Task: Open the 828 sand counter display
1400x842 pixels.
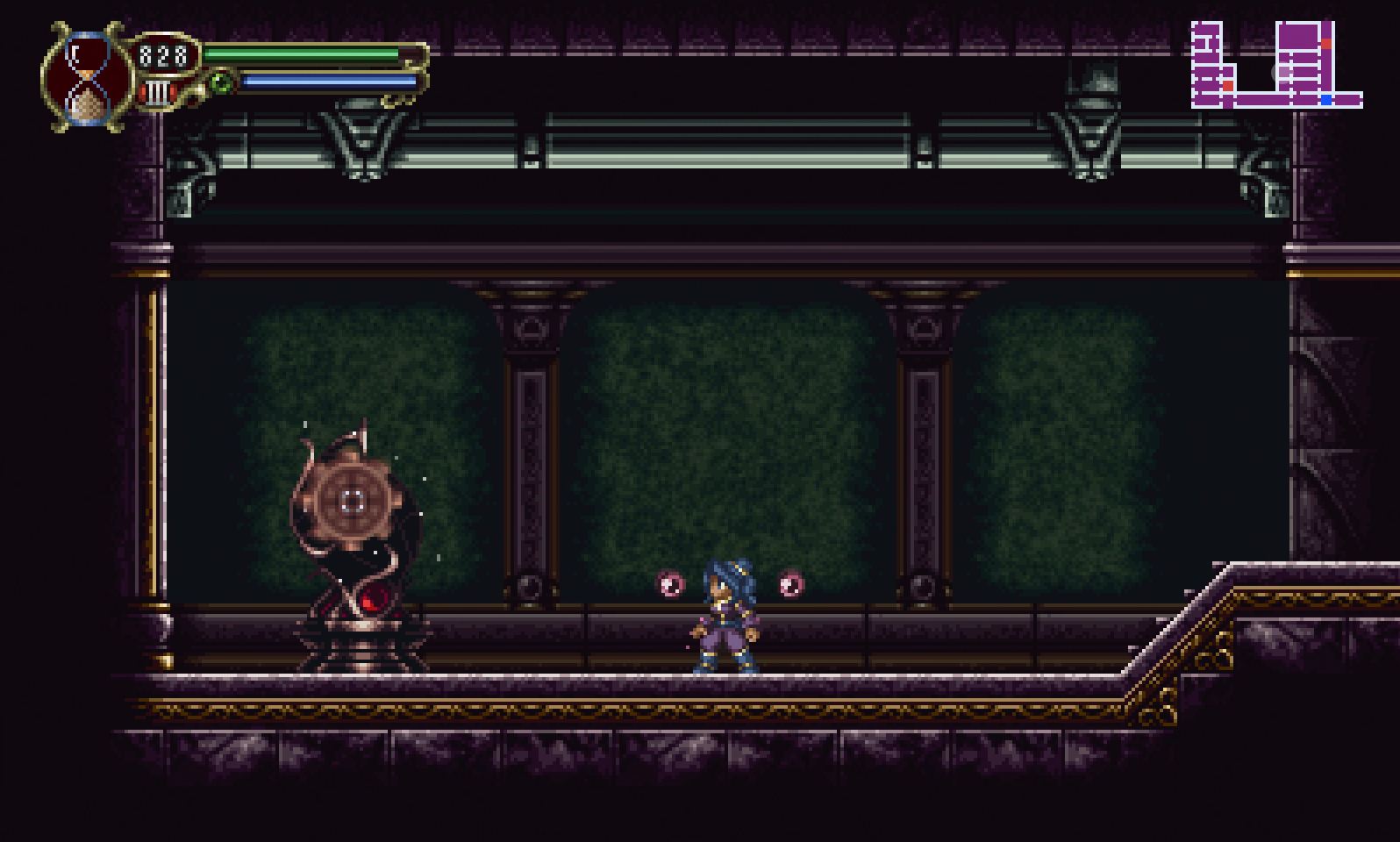Action: point(162,55)
